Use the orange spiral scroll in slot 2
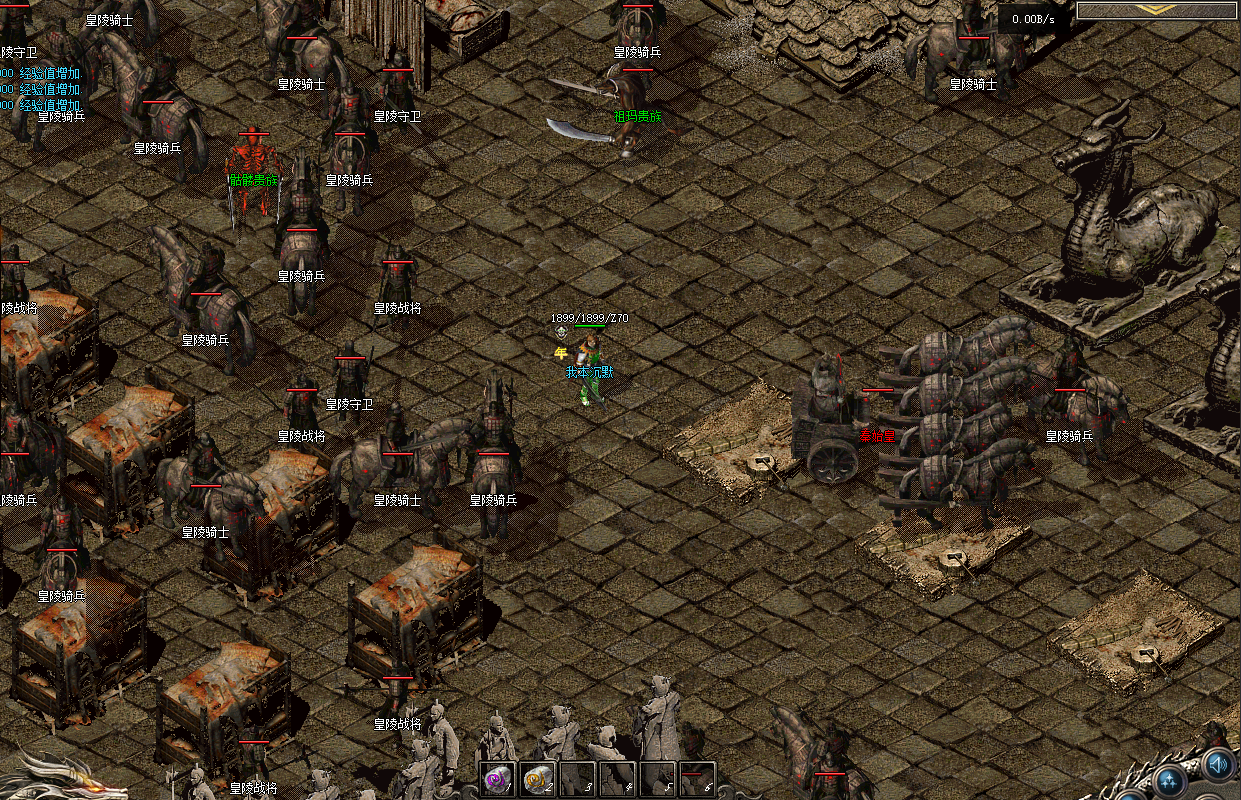This screenshot has height=800, width=1241. [x=537, y=778]
